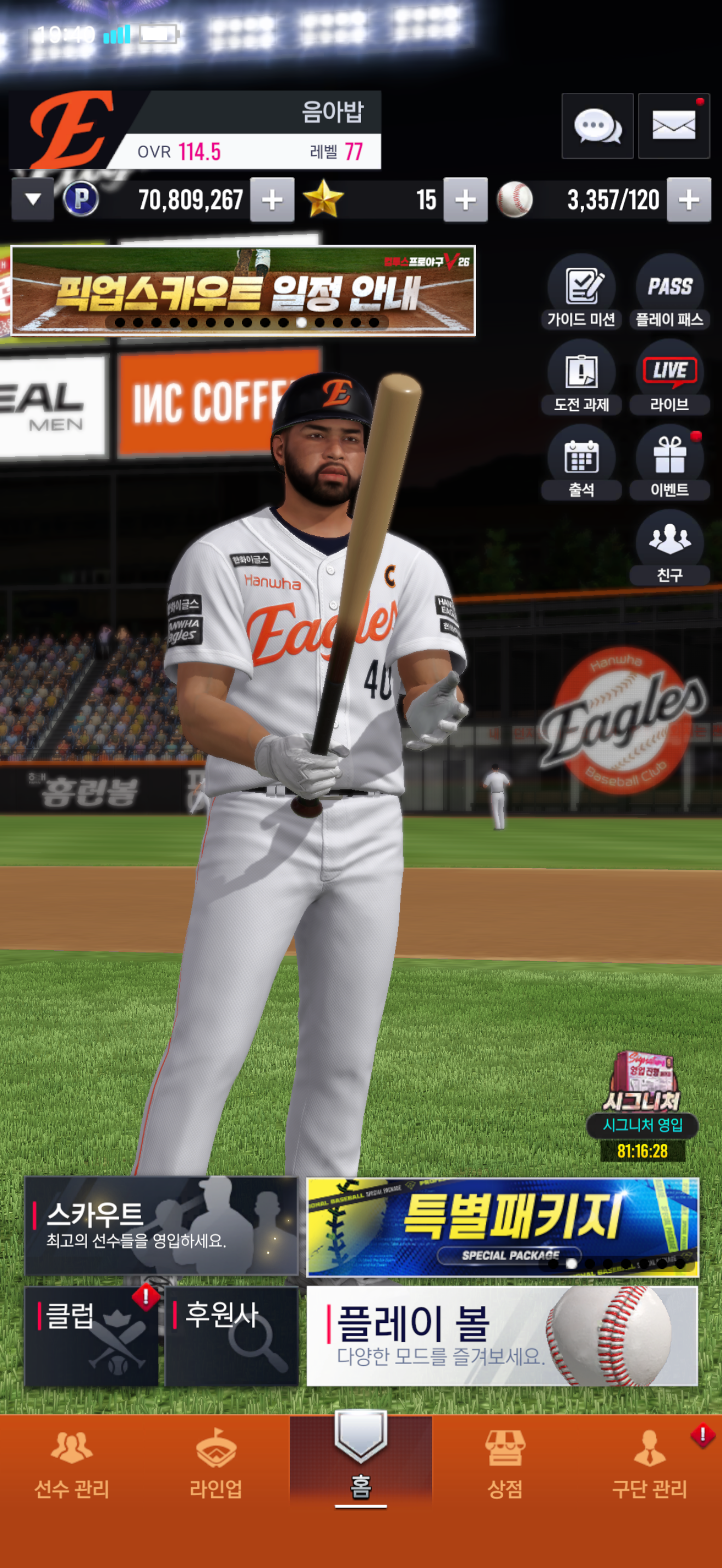
Task: Add more P points with plus button
Action: pos(272,200)
